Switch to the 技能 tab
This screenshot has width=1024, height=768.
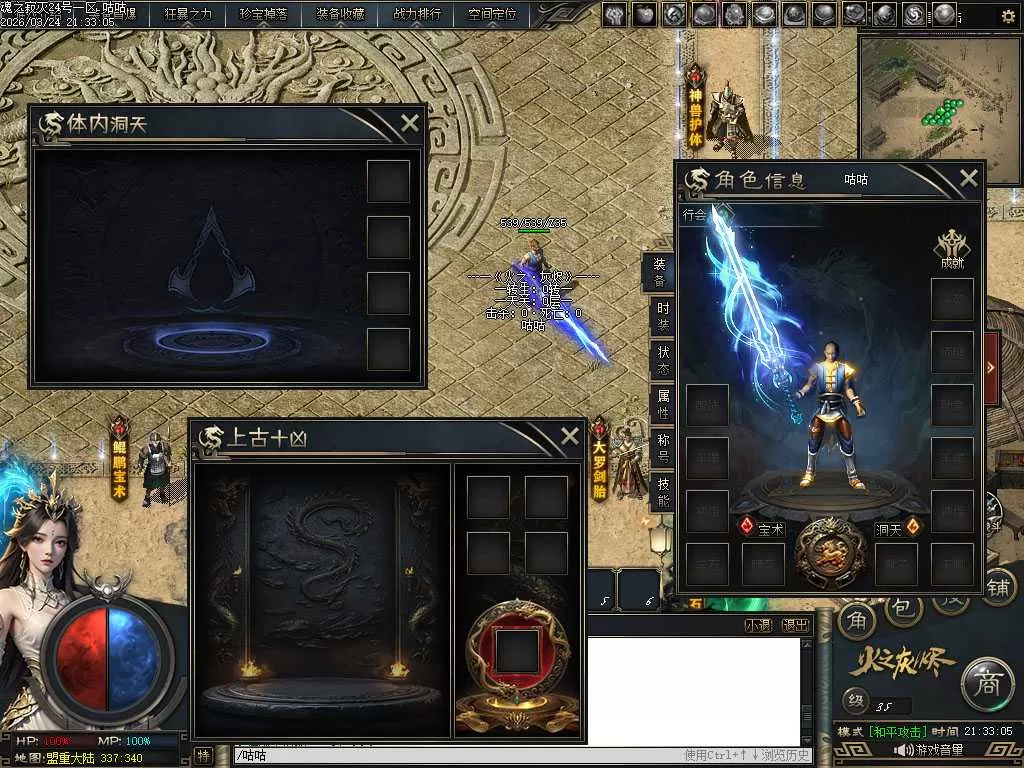(x=662, y=492)
